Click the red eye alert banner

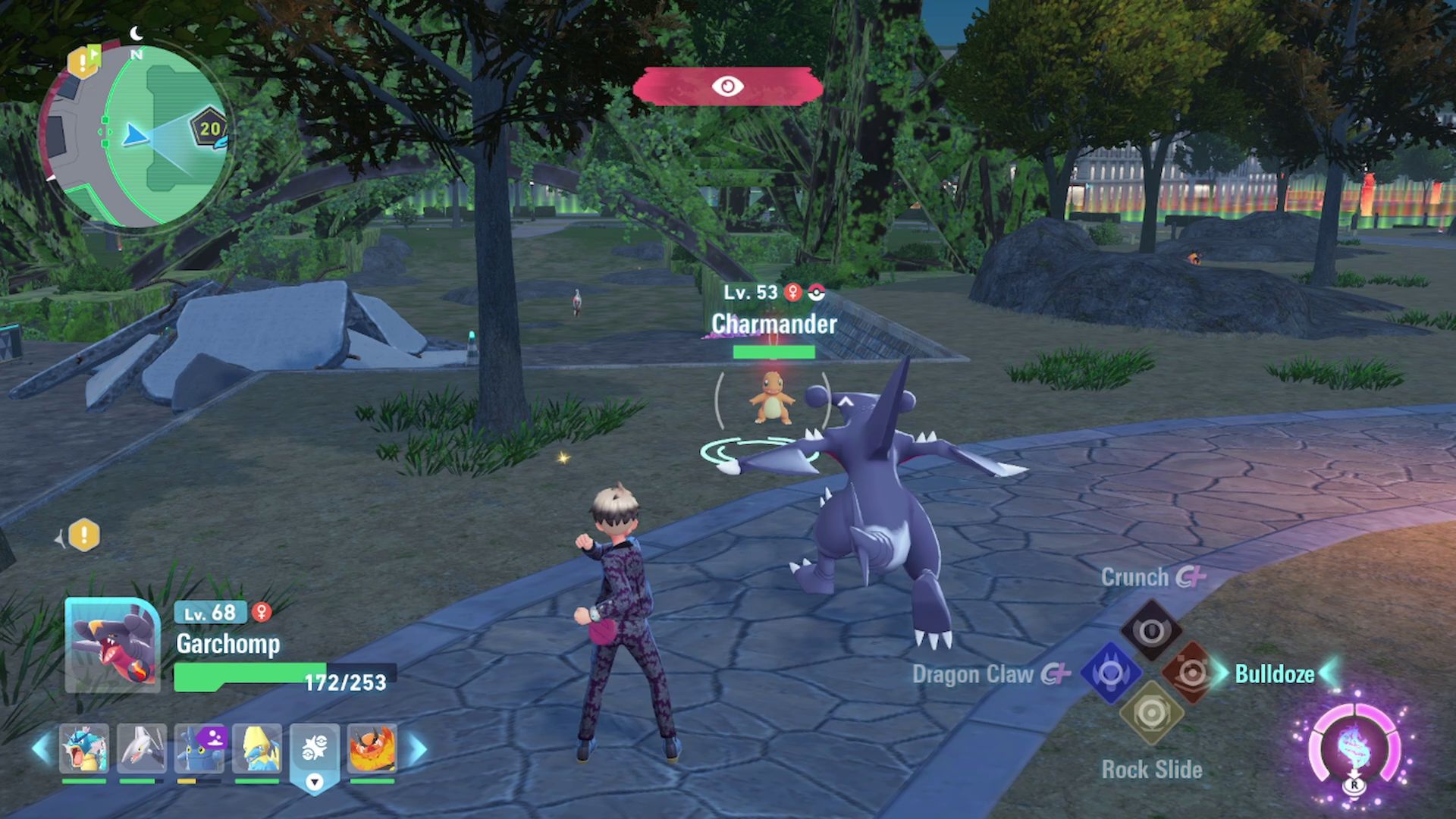pyautogui.click(x=728, y=86)
